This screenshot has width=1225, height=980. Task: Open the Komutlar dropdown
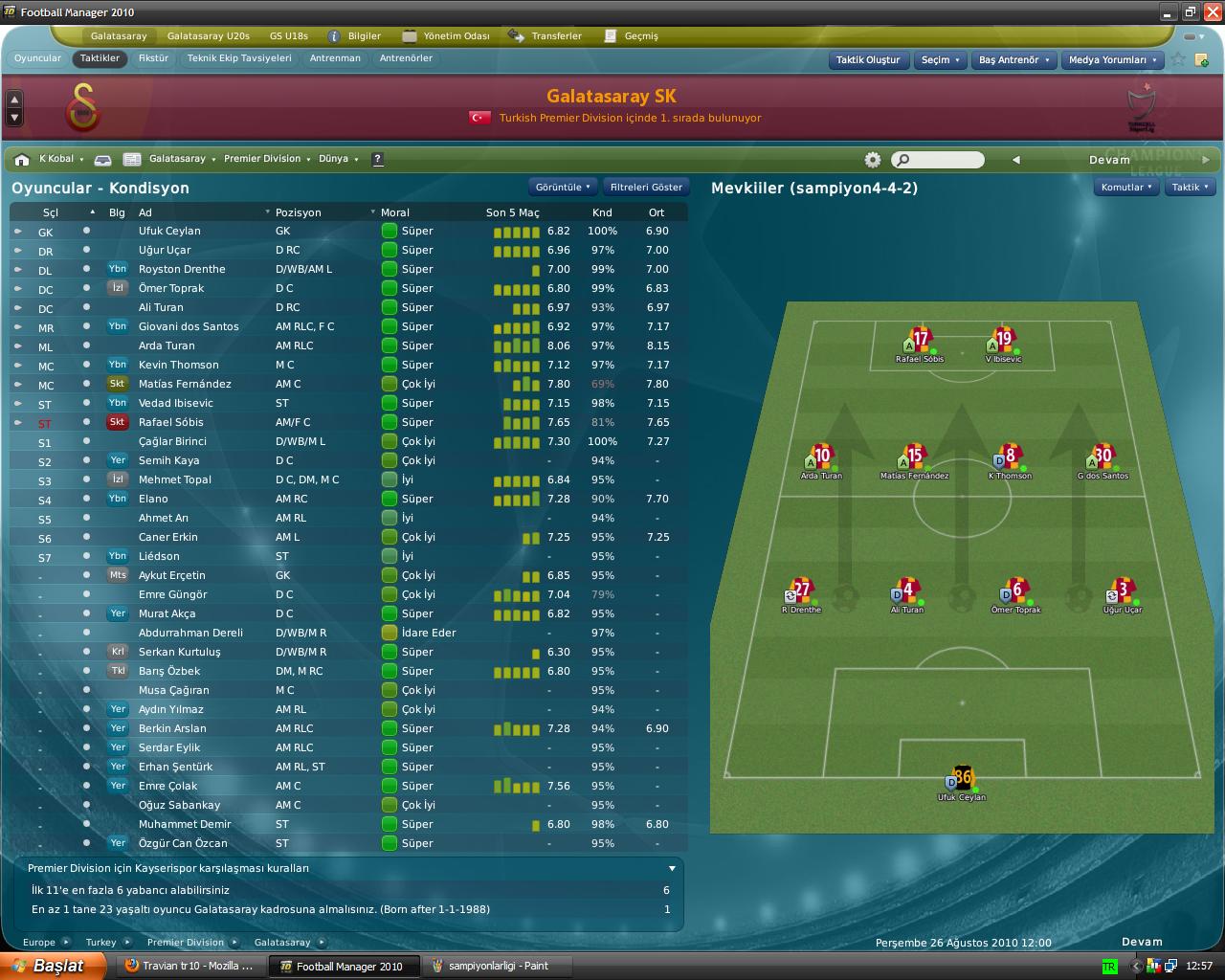1126,188
